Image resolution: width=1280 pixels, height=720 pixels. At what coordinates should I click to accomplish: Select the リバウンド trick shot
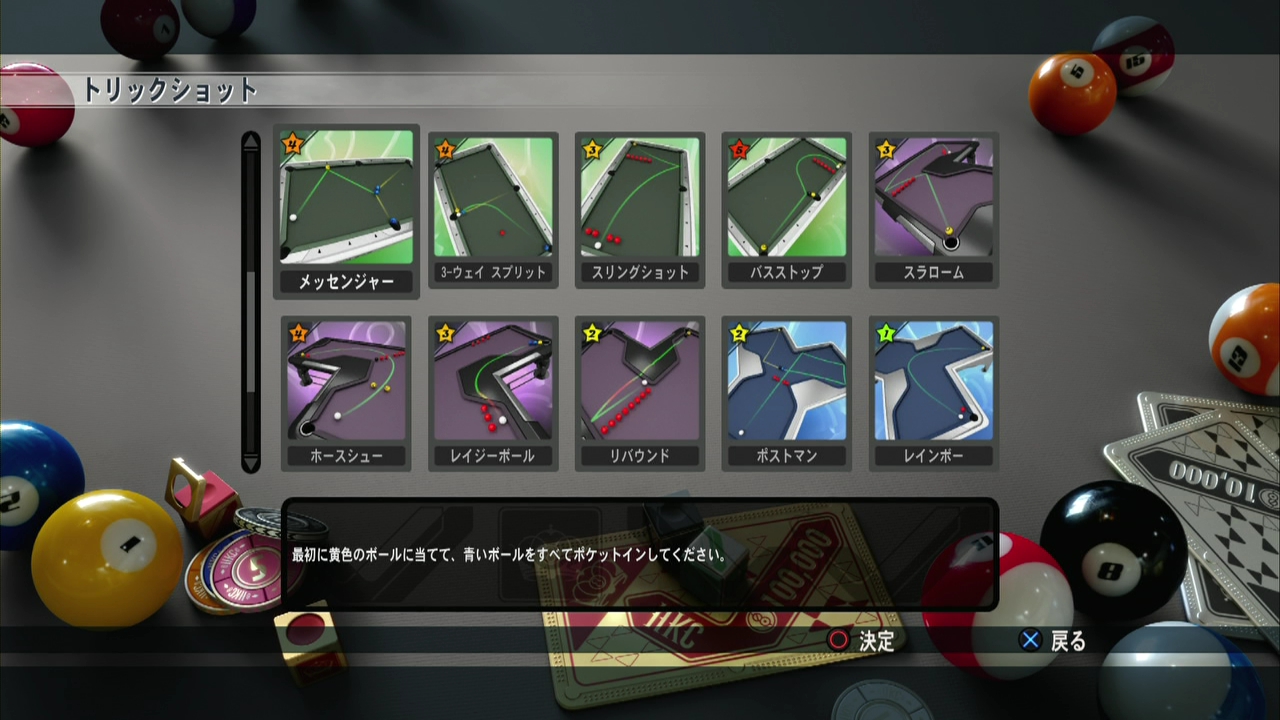[639, 385]
